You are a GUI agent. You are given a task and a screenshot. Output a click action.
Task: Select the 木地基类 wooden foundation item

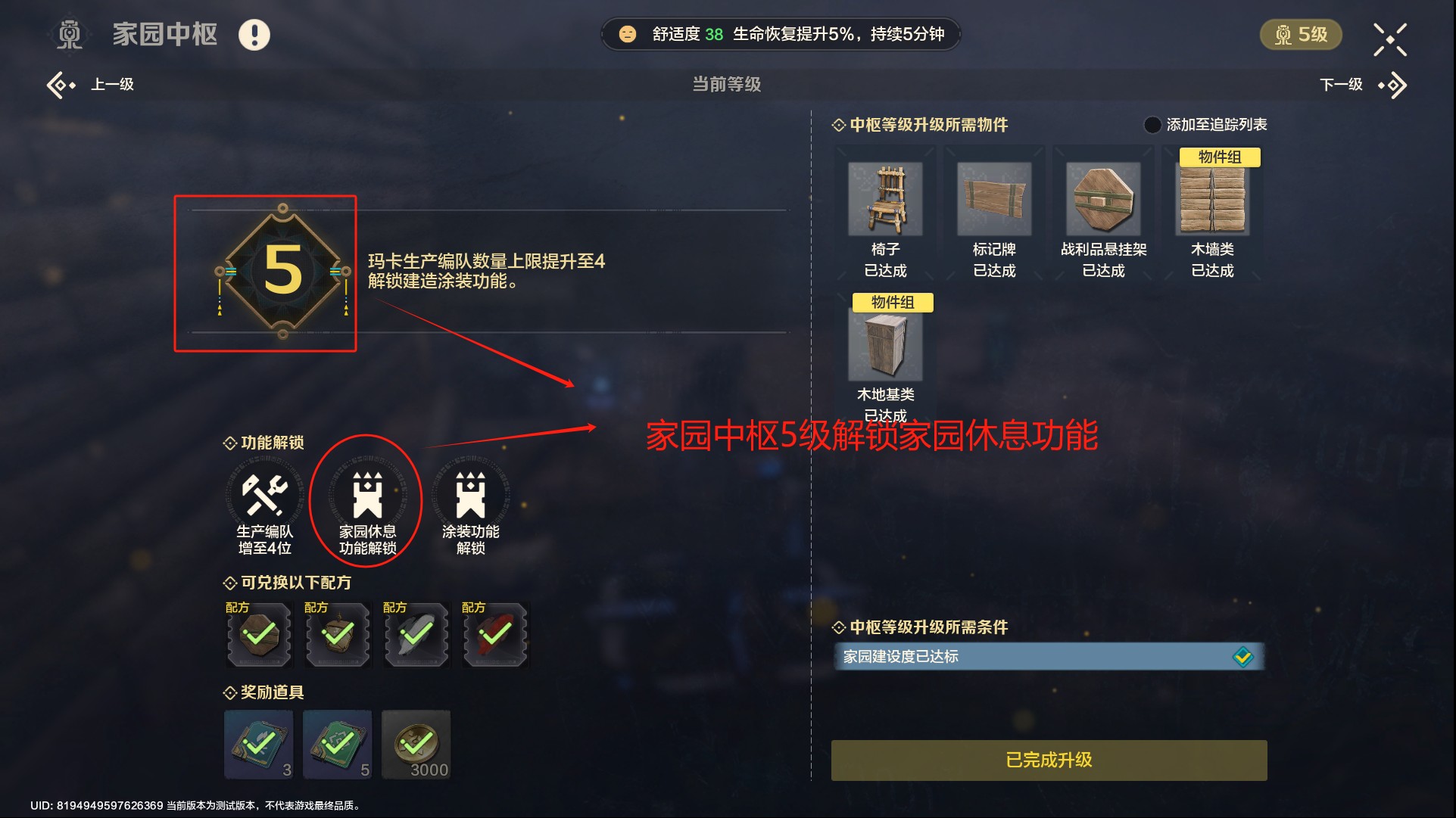tap(885, 344)
